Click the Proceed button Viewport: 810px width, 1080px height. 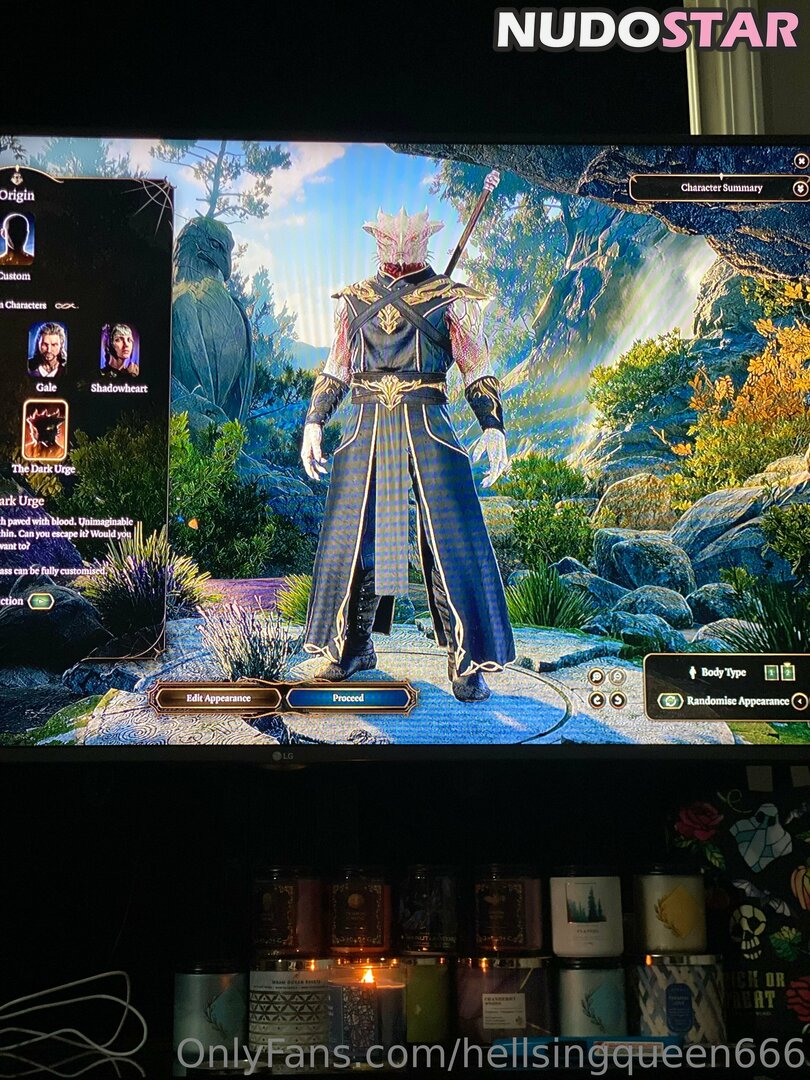point(348,698)
